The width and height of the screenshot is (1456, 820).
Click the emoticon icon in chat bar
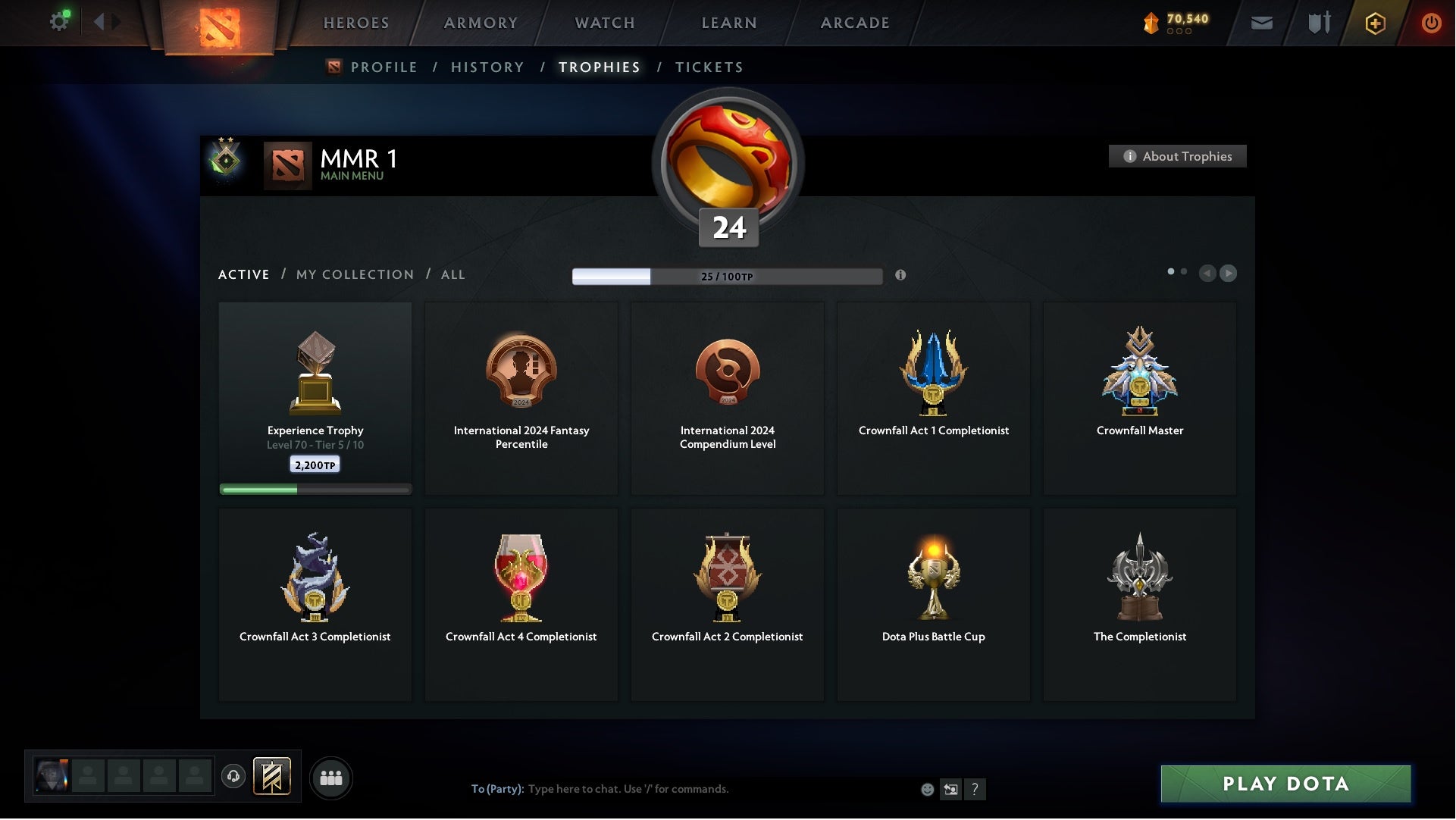pyautogui.click(x=927, y=789)
